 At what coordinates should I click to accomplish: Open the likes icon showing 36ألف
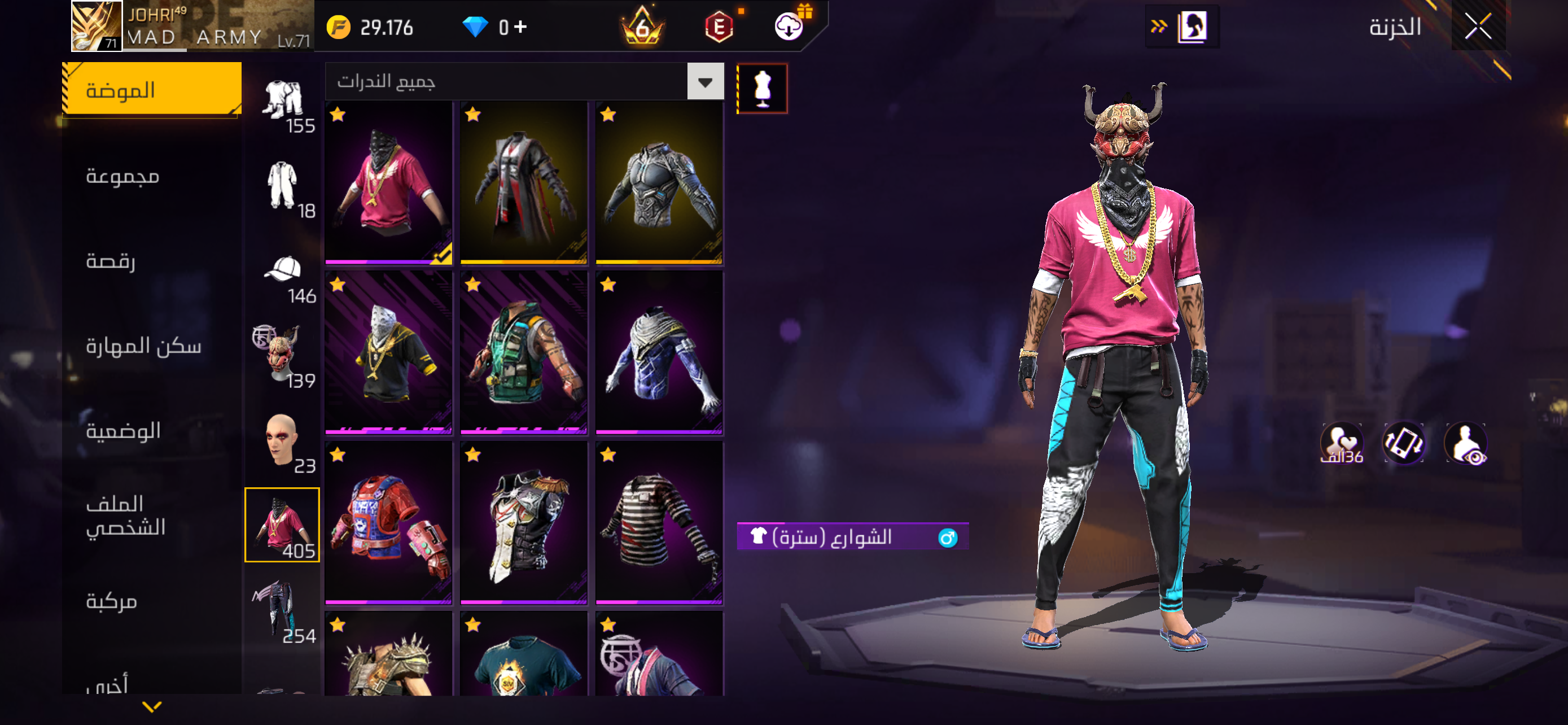[x=1342, y=443]
